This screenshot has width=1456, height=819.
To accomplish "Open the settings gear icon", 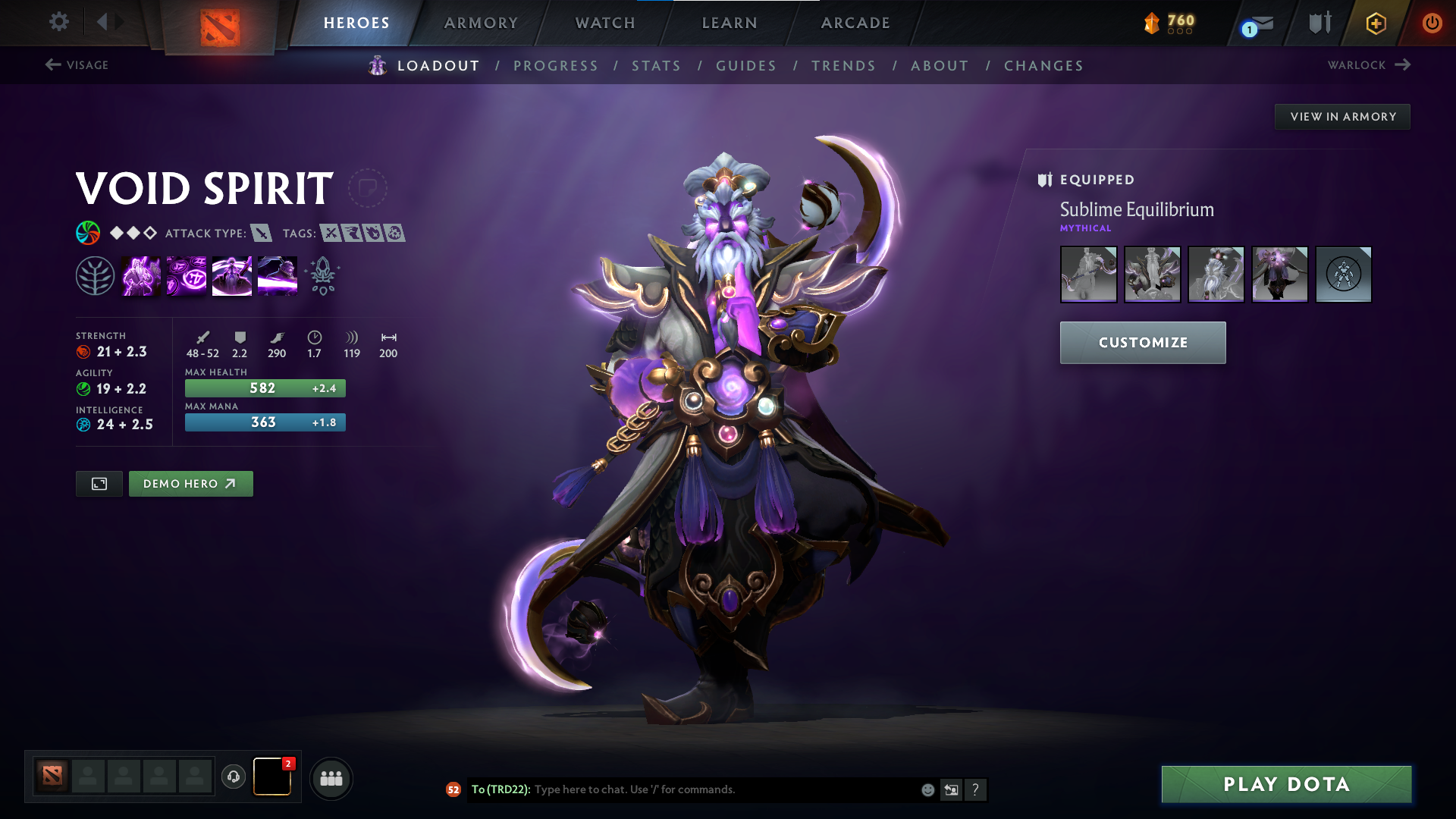I will [x=58, y=23].
